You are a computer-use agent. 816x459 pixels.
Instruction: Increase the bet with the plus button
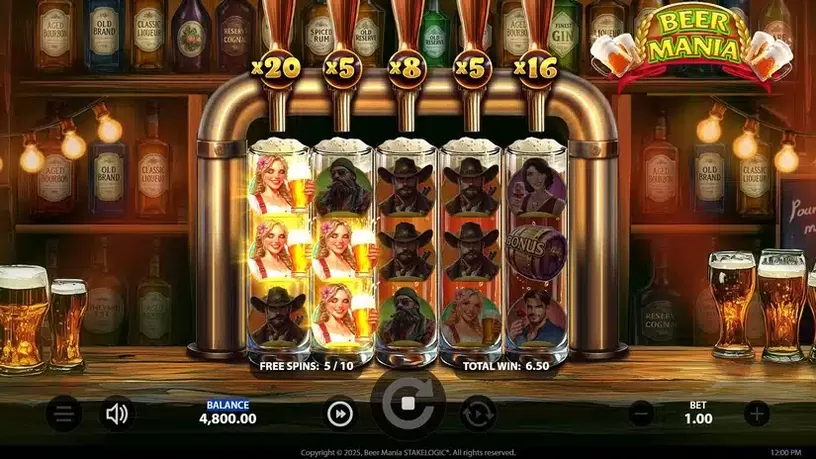(757, 413)
